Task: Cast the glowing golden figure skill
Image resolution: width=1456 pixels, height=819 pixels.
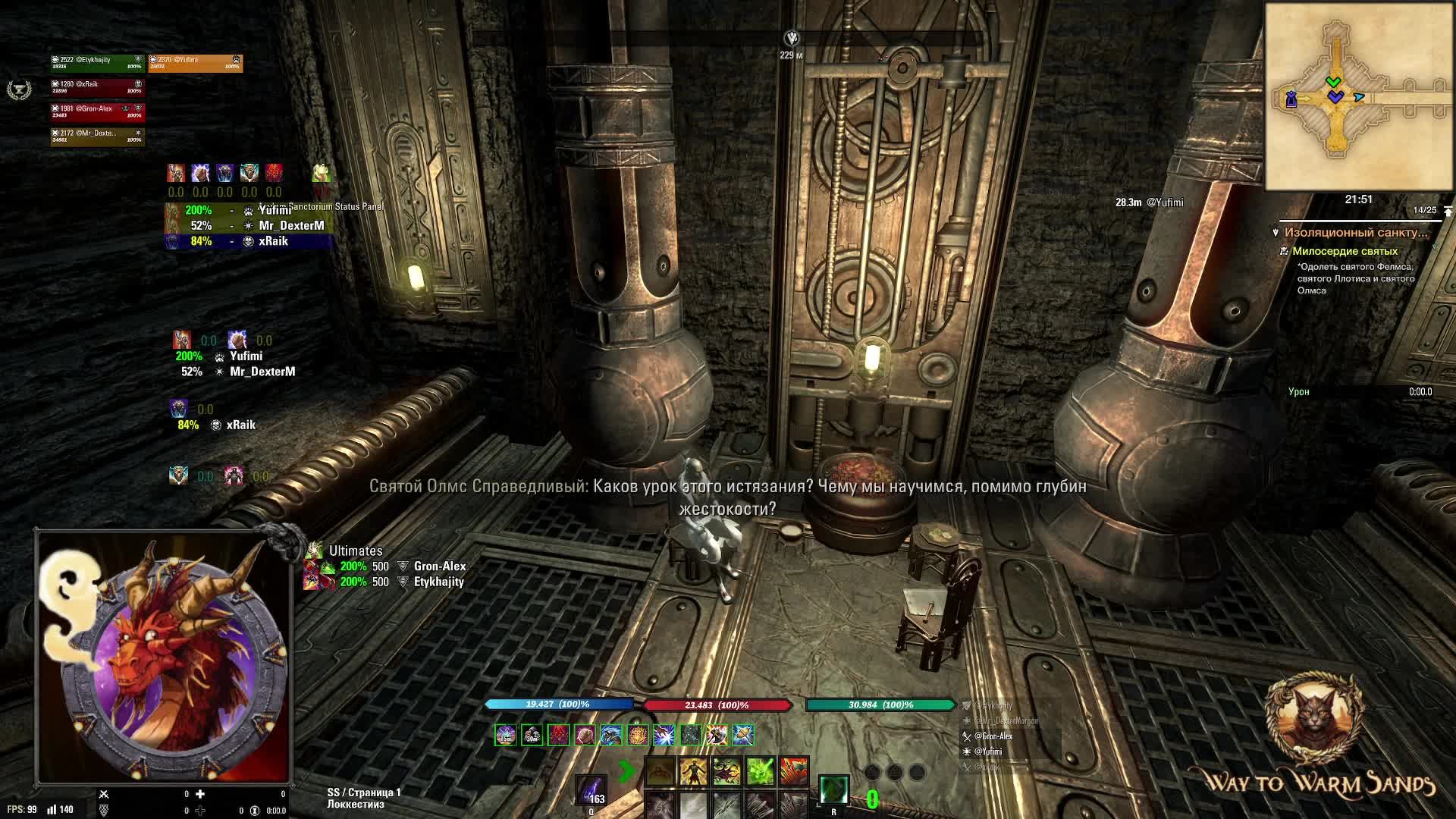Action: pyautogui.click(x=693, y=772)
